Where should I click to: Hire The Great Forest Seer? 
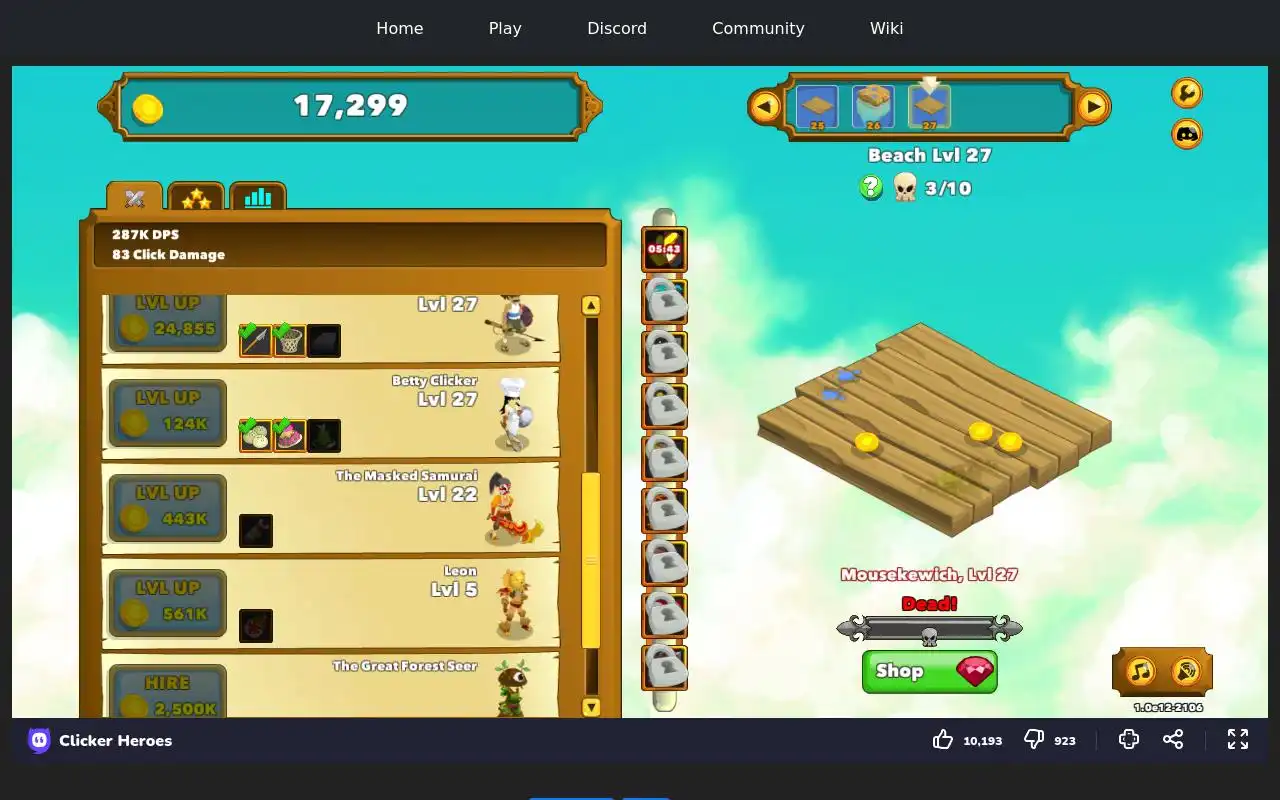click(167, 693)
